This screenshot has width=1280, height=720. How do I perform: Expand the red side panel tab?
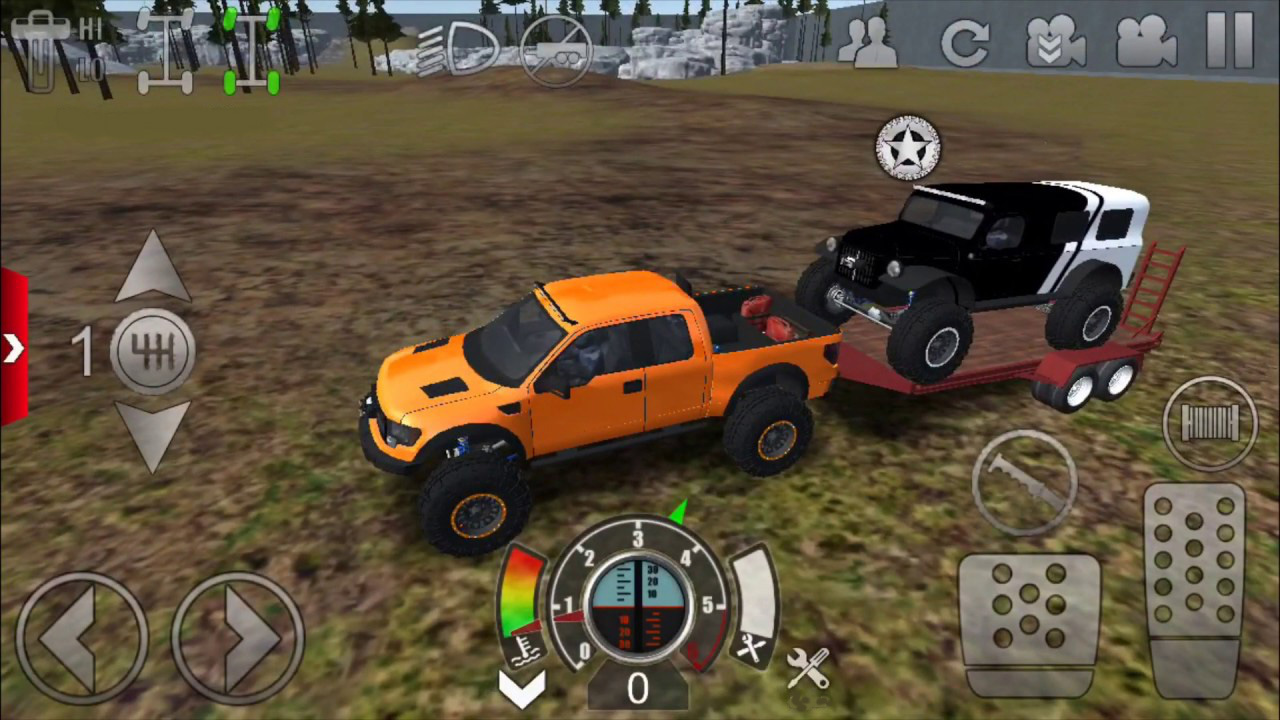pos(12,348)
